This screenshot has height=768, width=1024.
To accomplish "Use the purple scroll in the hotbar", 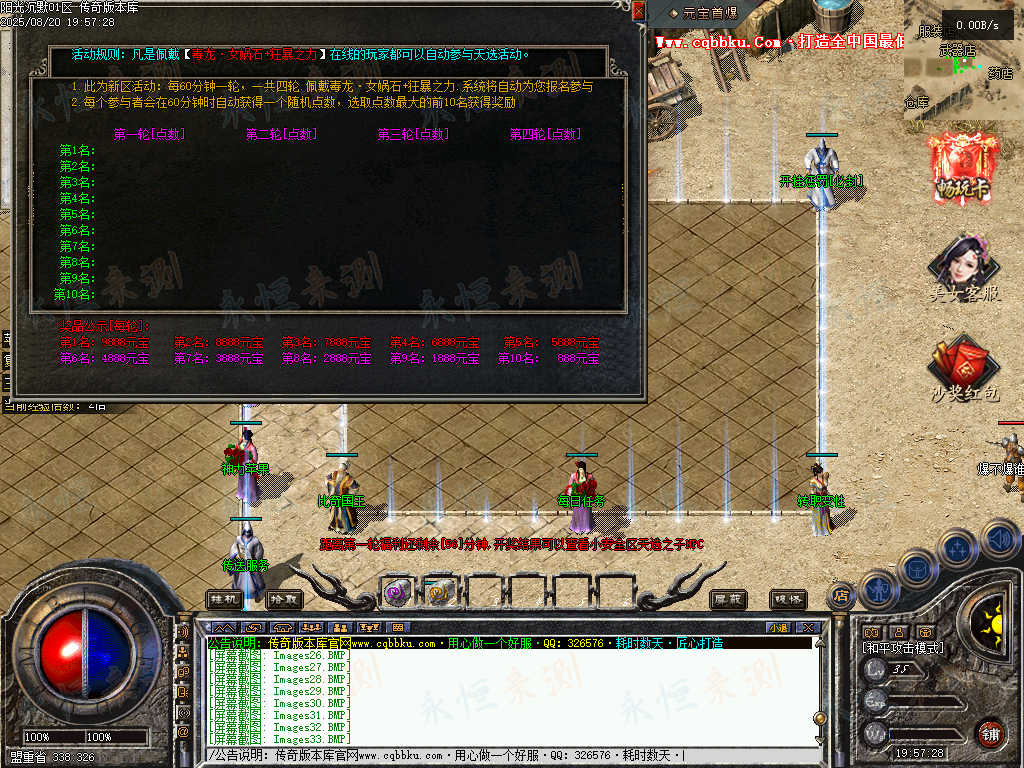I will (x=397, y=592).
